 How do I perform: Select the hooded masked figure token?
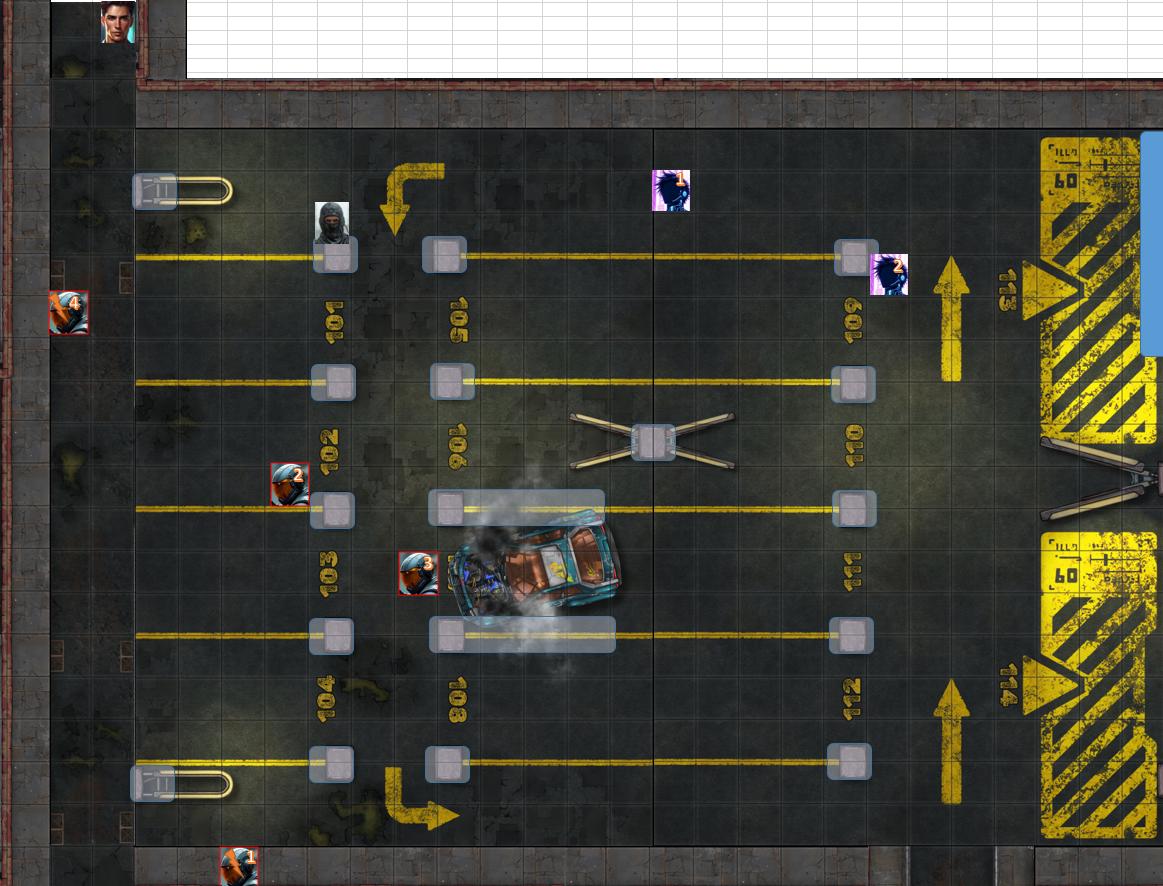[x=332, y=222]
